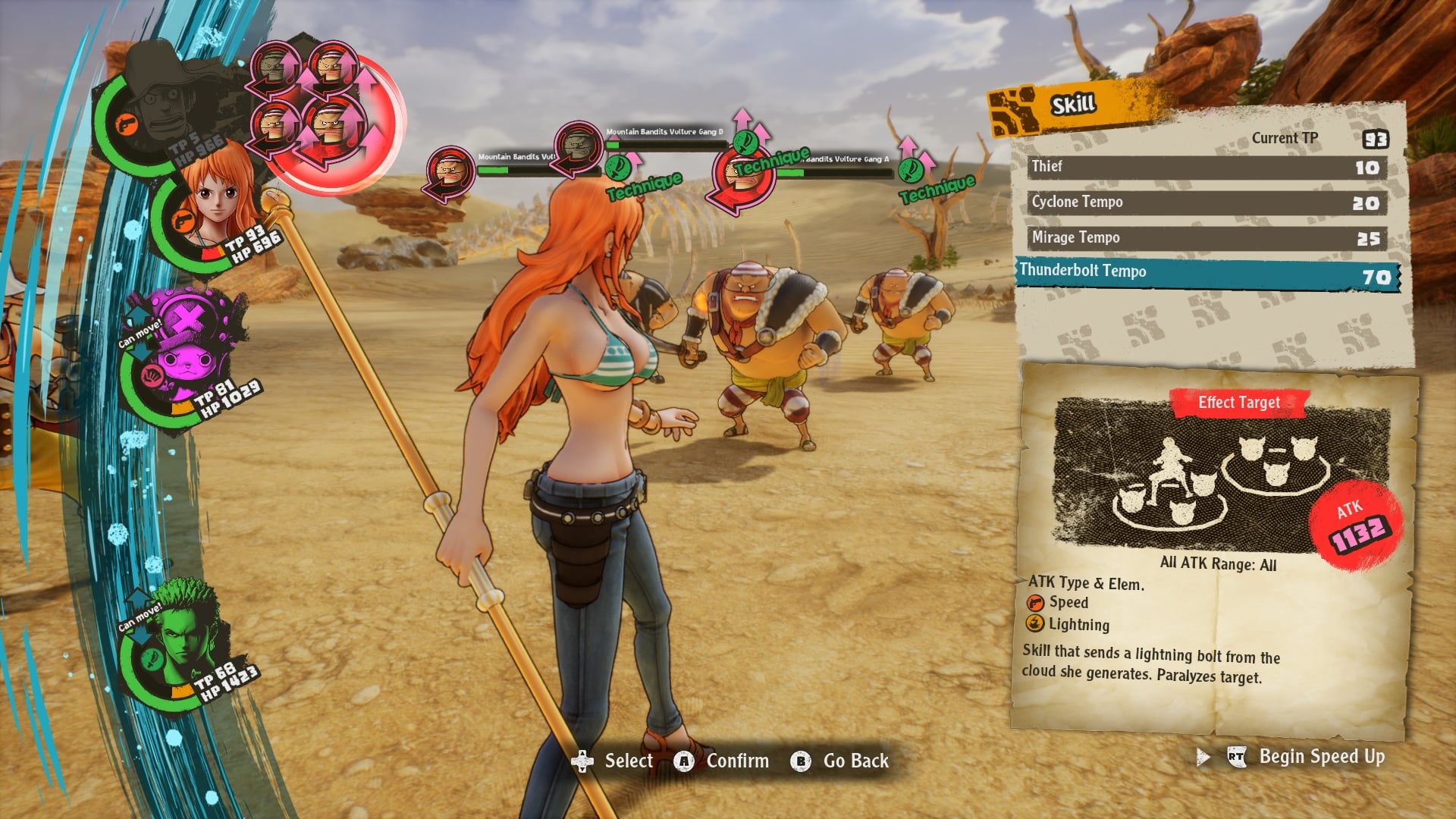The width and height of the screenshot is (1456, 819).
Task: Select the Thief skill entry
Action: [1206, 166]
